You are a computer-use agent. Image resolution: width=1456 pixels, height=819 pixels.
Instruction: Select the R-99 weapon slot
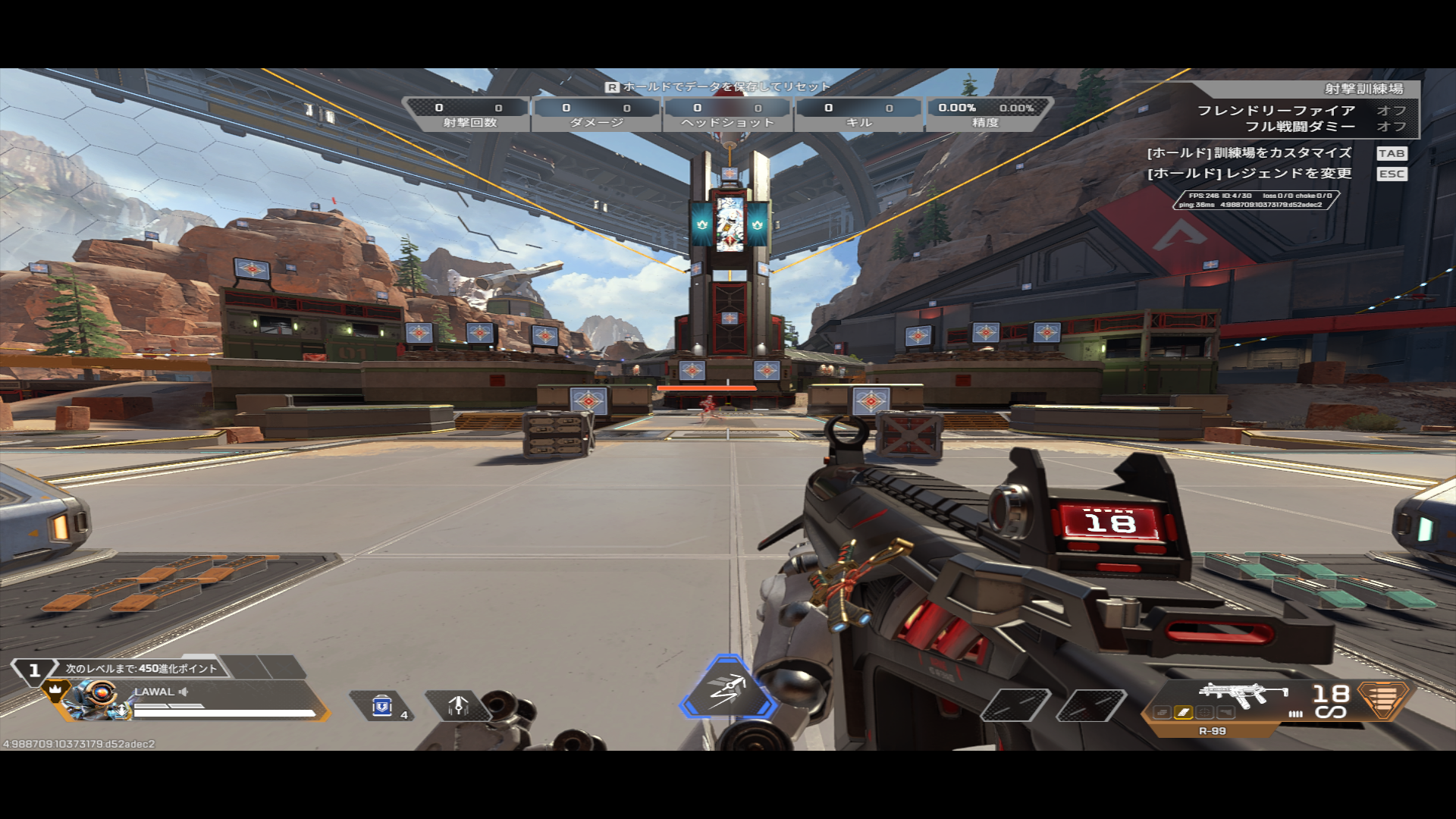pos(1243,695)
